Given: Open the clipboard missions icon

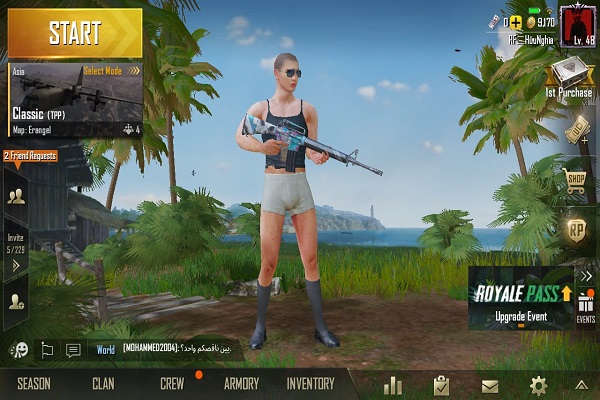Looking at the screenshot, I should (441, 385).
